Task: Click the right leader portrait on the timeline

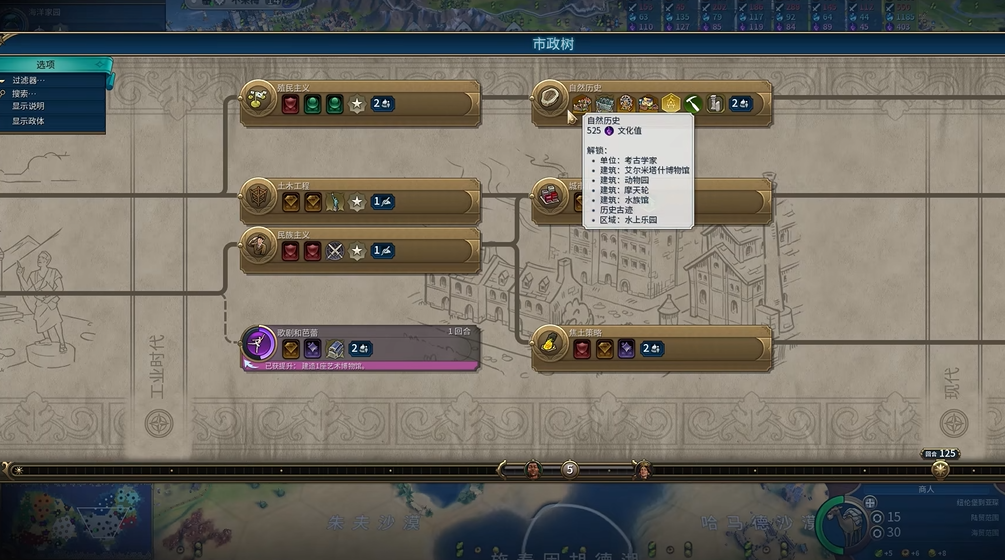Action: click(x=643, y=469)
